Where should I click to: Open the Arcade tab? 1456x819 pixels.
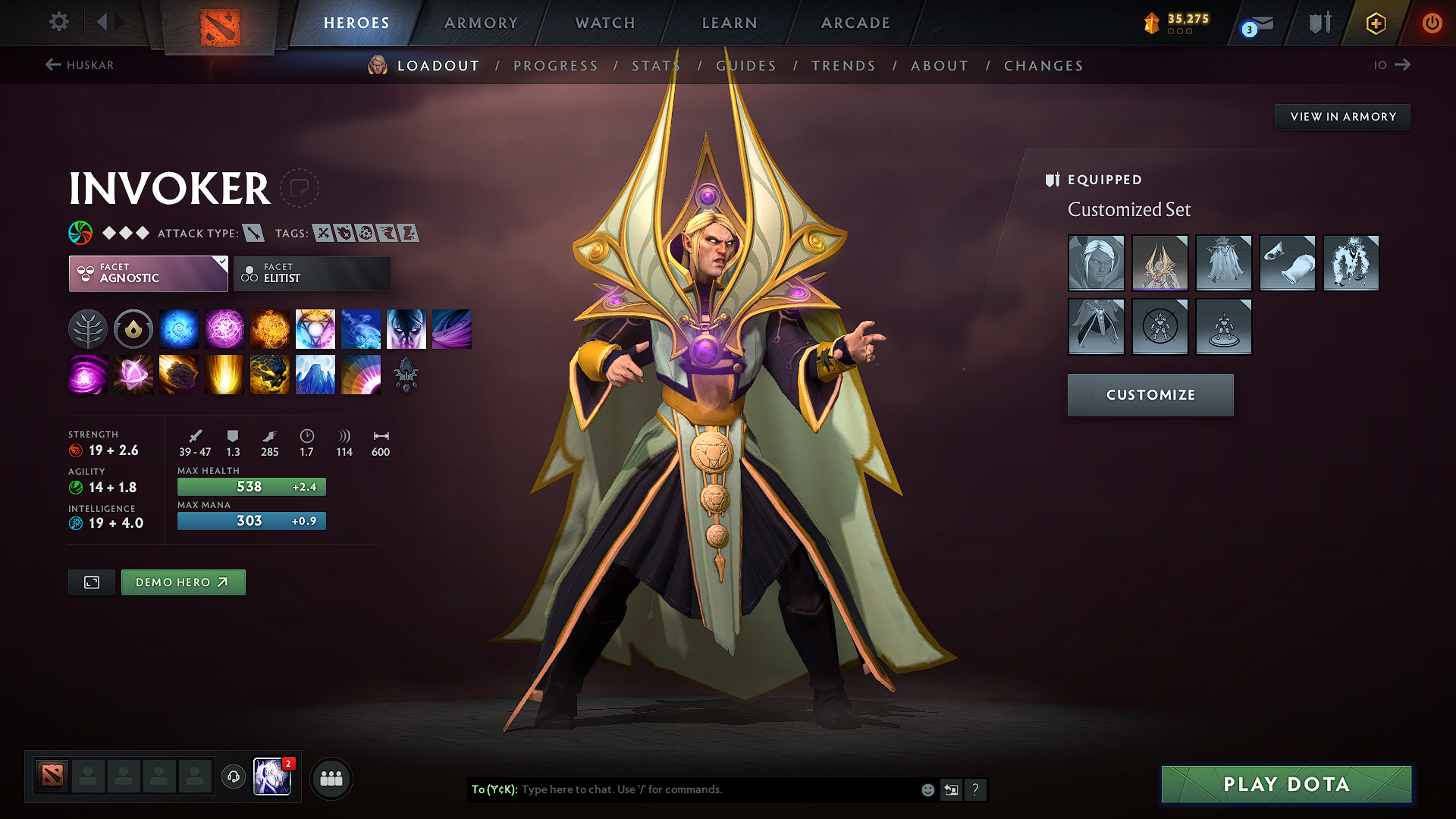[855, 23]
